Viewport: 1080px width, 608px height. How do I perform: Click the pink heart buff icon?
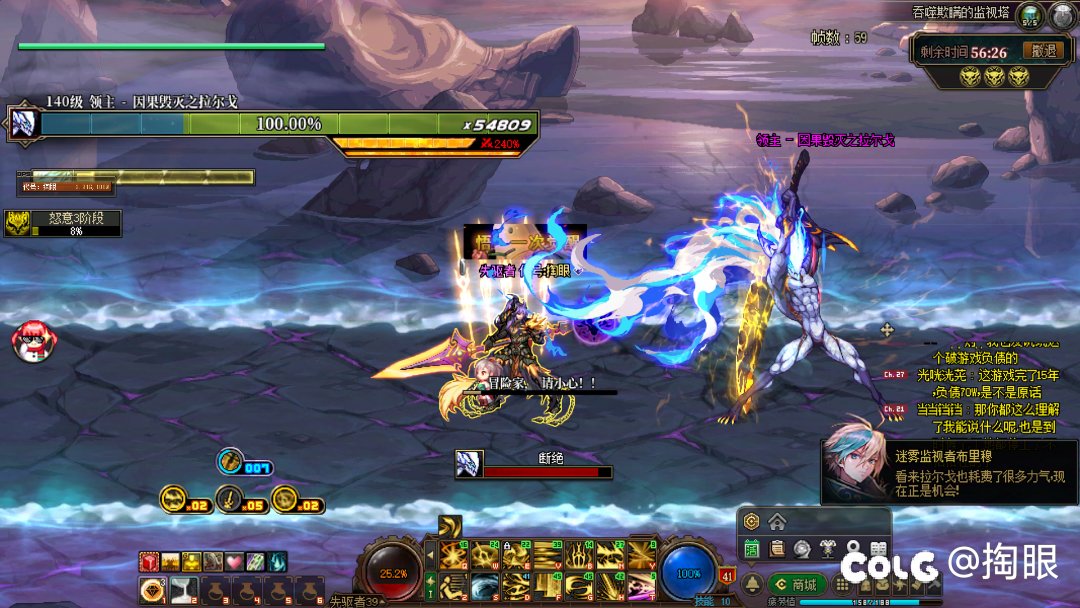coord(233,562)
